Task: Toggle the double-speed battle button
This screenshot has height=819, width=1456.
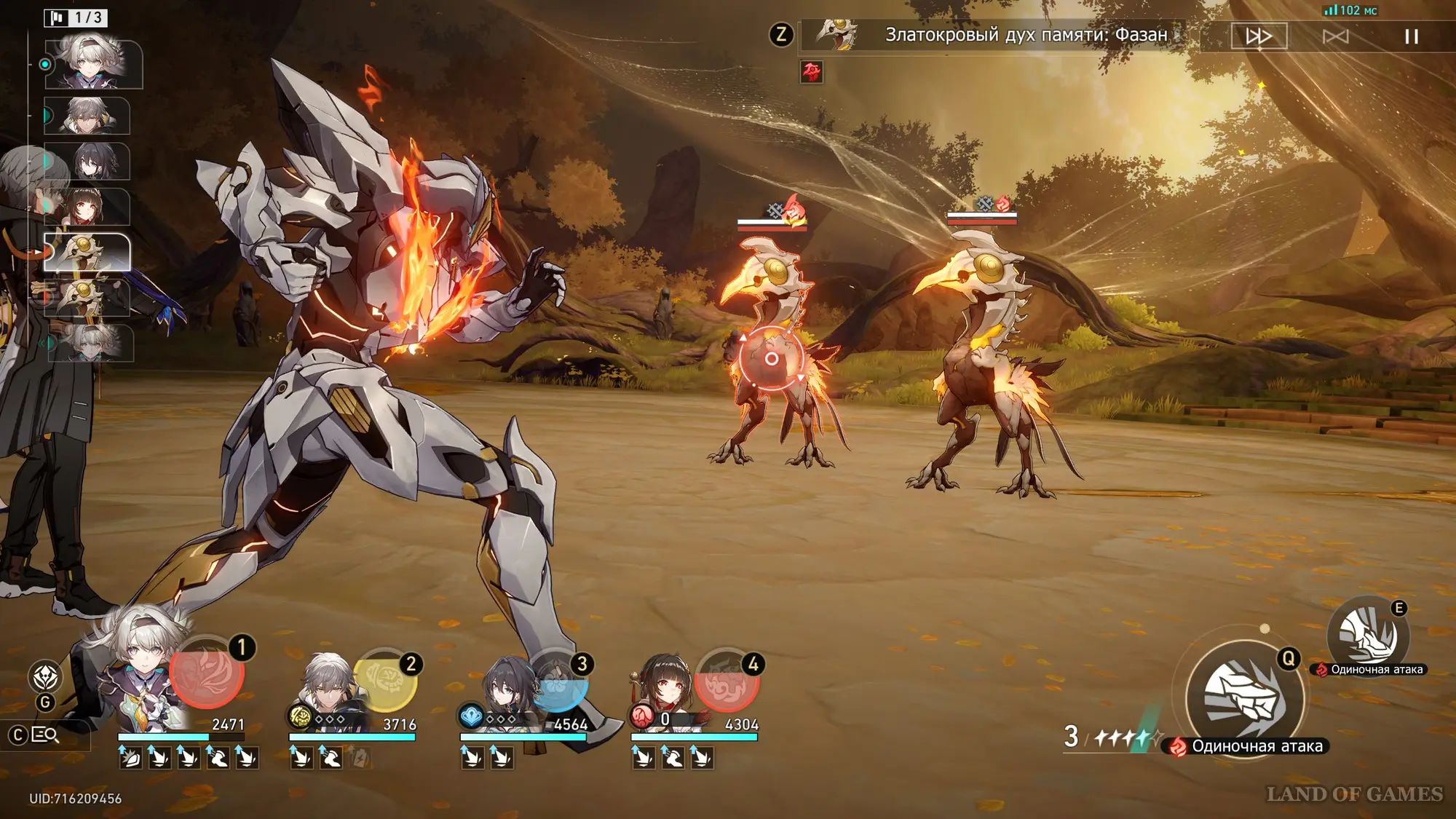Action: coord(1259,36)
